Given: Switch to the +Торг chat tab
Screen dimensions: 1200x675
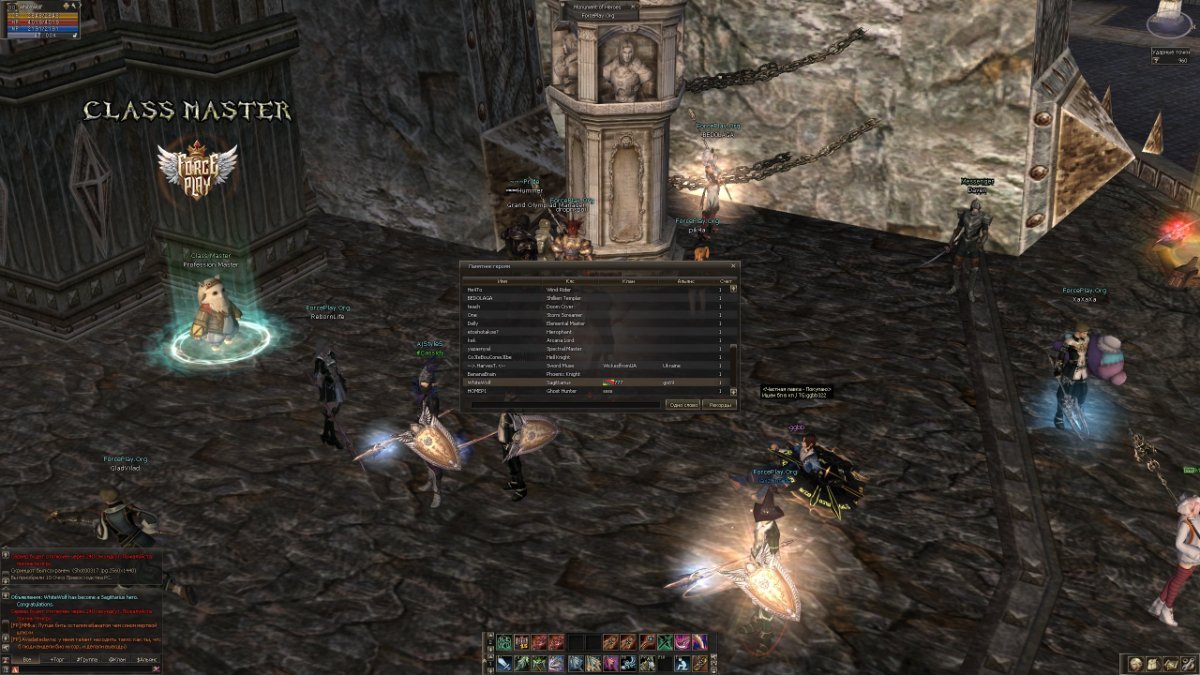Looking at the screenshot, I should tap(58, 660).
